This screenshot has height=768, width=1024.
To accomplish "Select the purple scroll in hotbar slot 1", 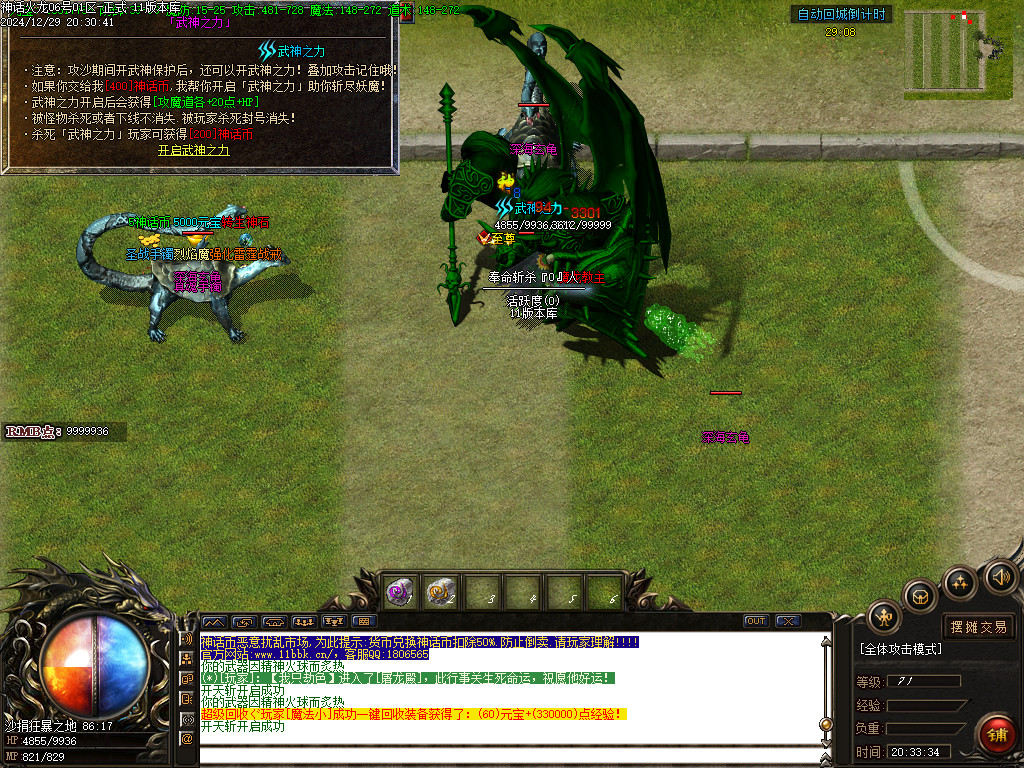I will 400,592.
